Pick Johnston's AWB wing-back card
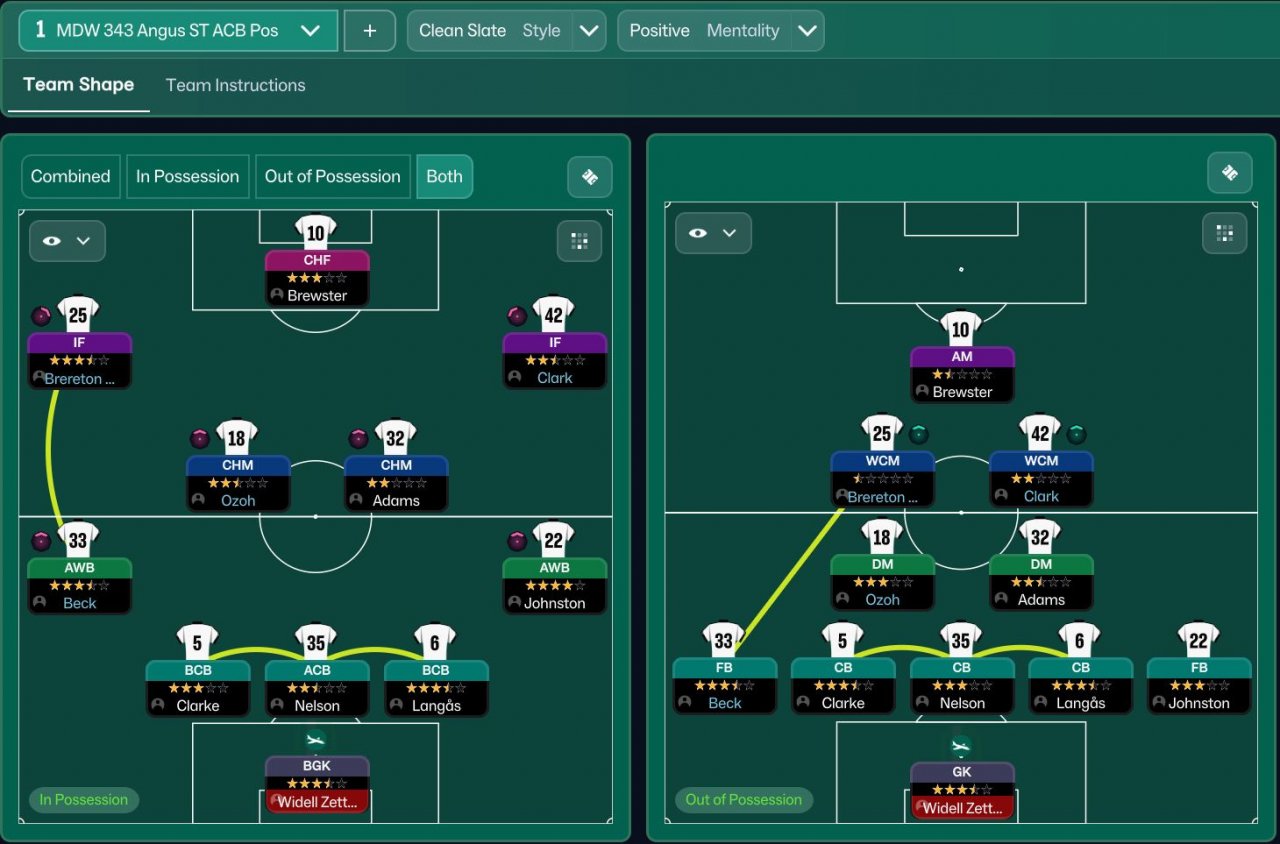The width and height of the screenshot is (1280, 844). click(x=554, y=585)
